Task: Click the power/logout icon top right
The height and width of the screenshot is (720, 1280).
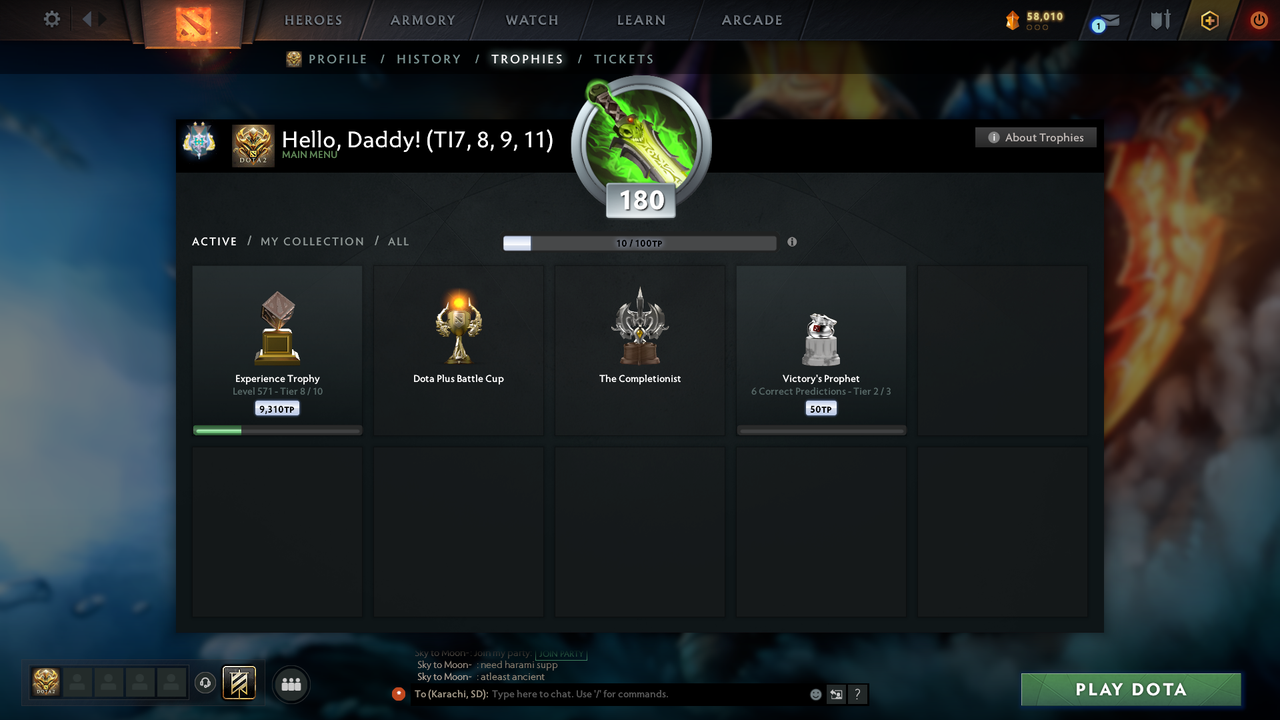Action: pos(1258,20)
